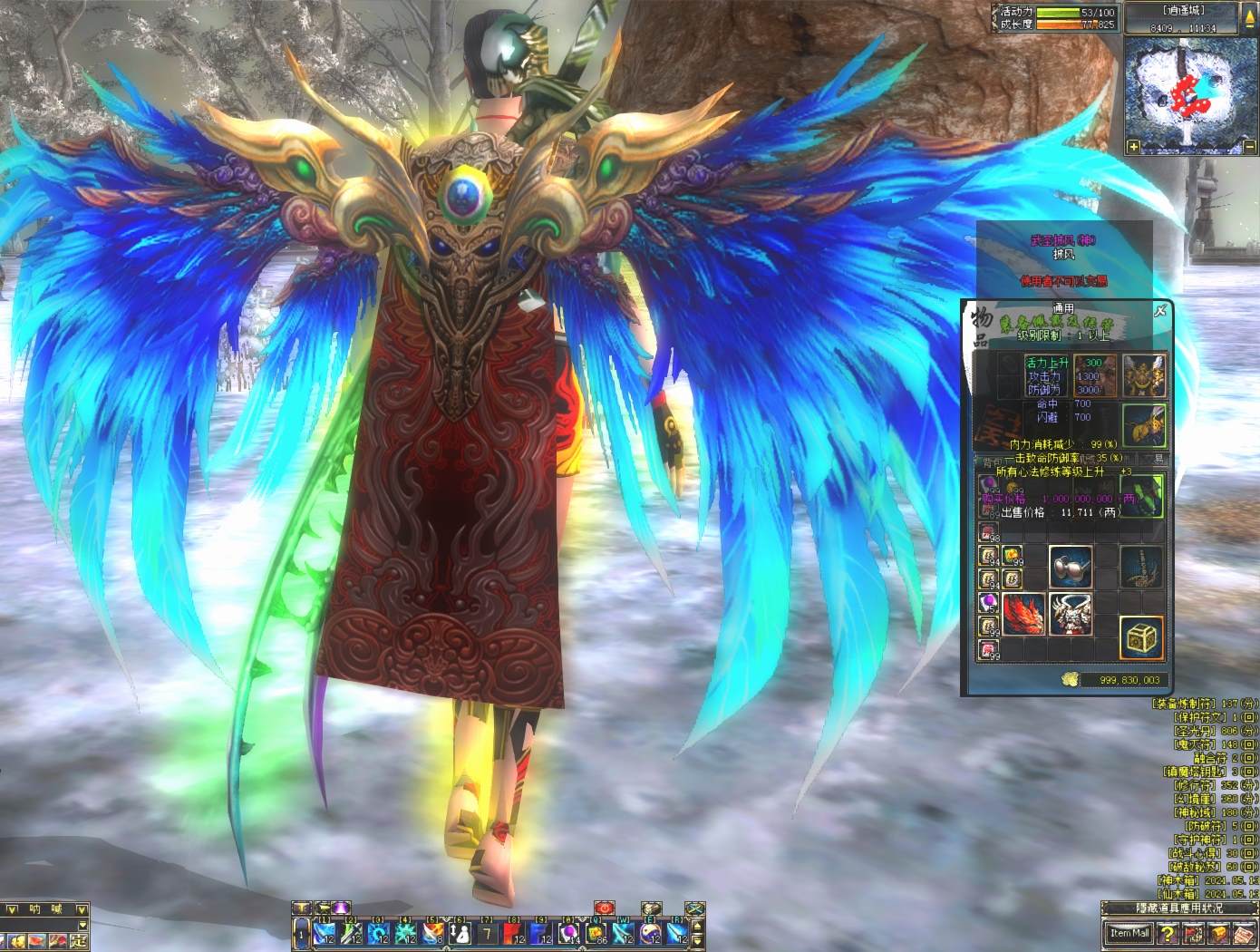Image resolution: width=1260 pixels, height=952 pixels.
Task: Click the equipped golden winged armor slot
Action: pos(1144,375)
